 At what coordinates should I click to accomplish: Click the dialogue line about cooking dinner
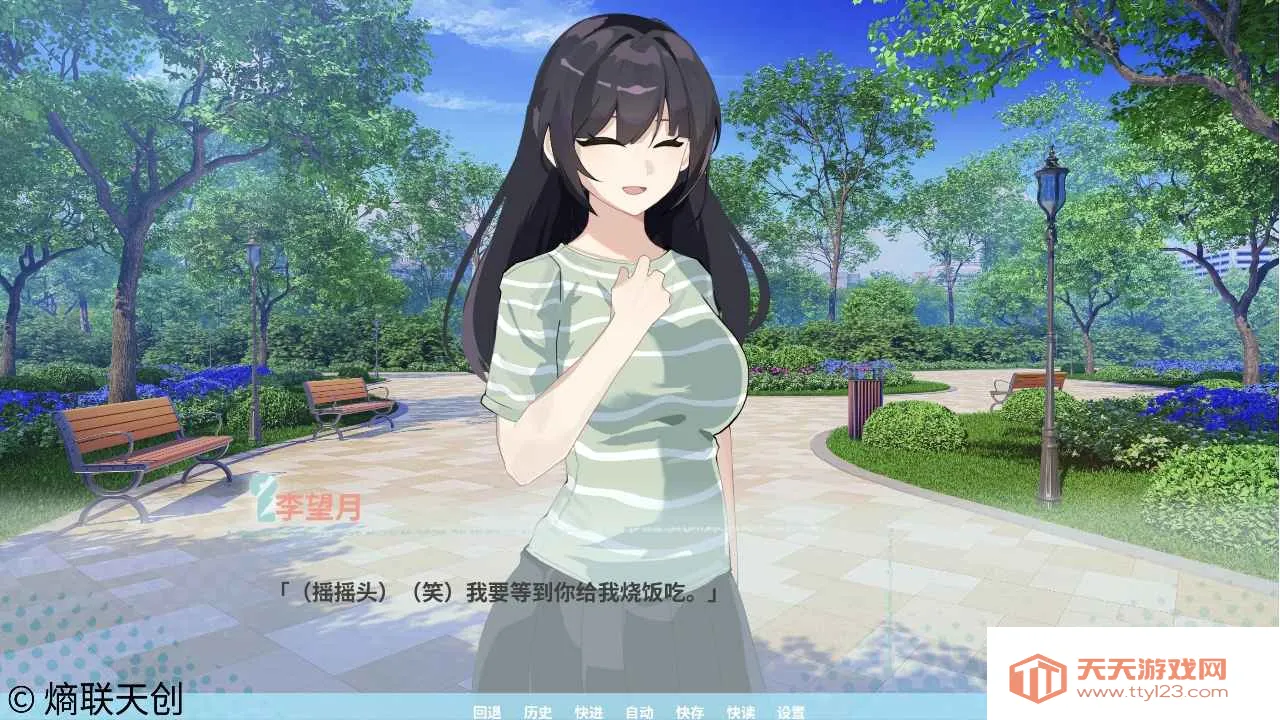[x=500, y=590]
